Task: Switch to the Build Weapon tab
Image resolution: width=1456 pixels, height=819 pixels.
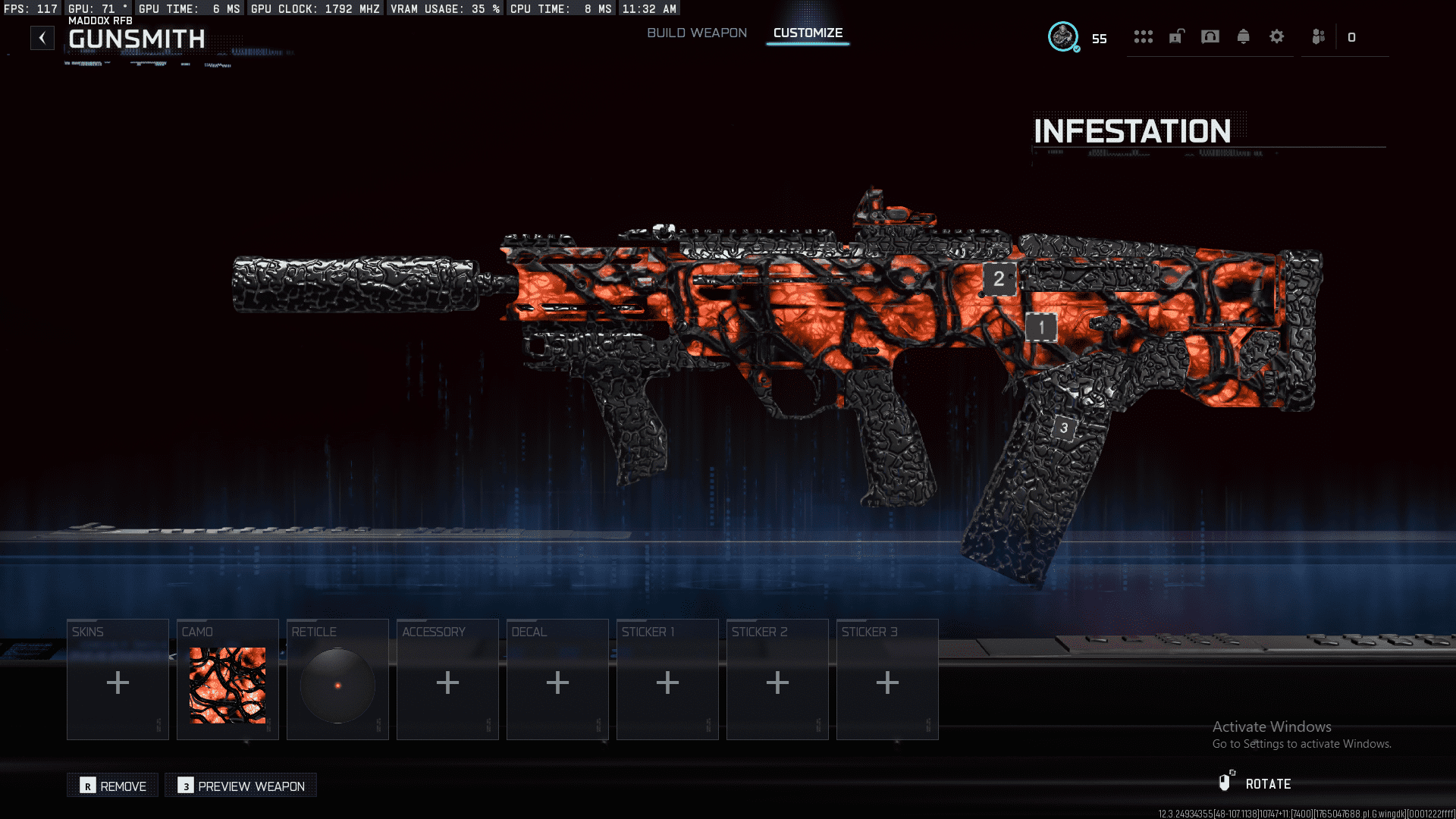Action: coord(696,33)
